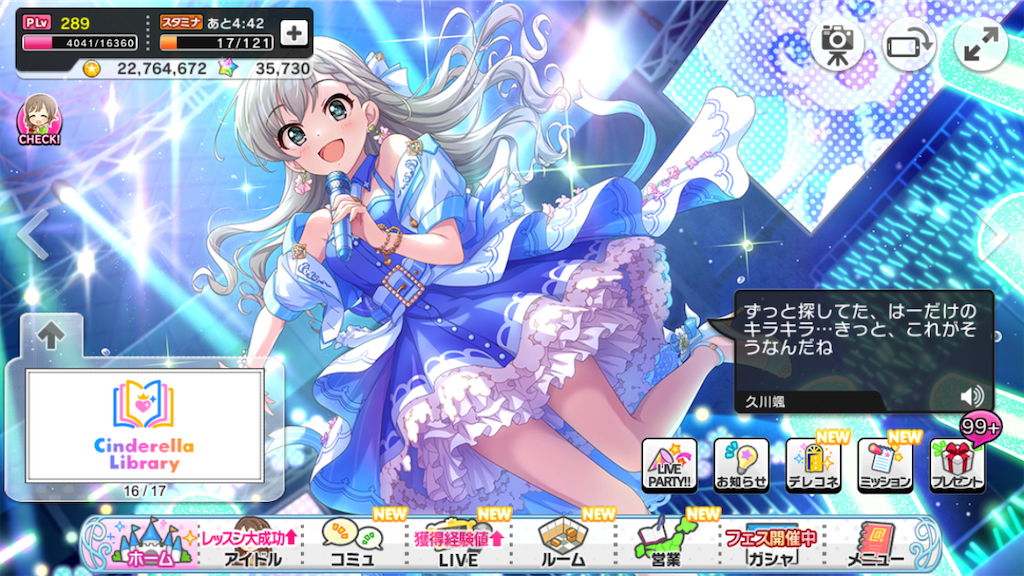Open the 営業 (Business) menu
Viewport: 1024px width, 576px height.
tap(665, 544)
